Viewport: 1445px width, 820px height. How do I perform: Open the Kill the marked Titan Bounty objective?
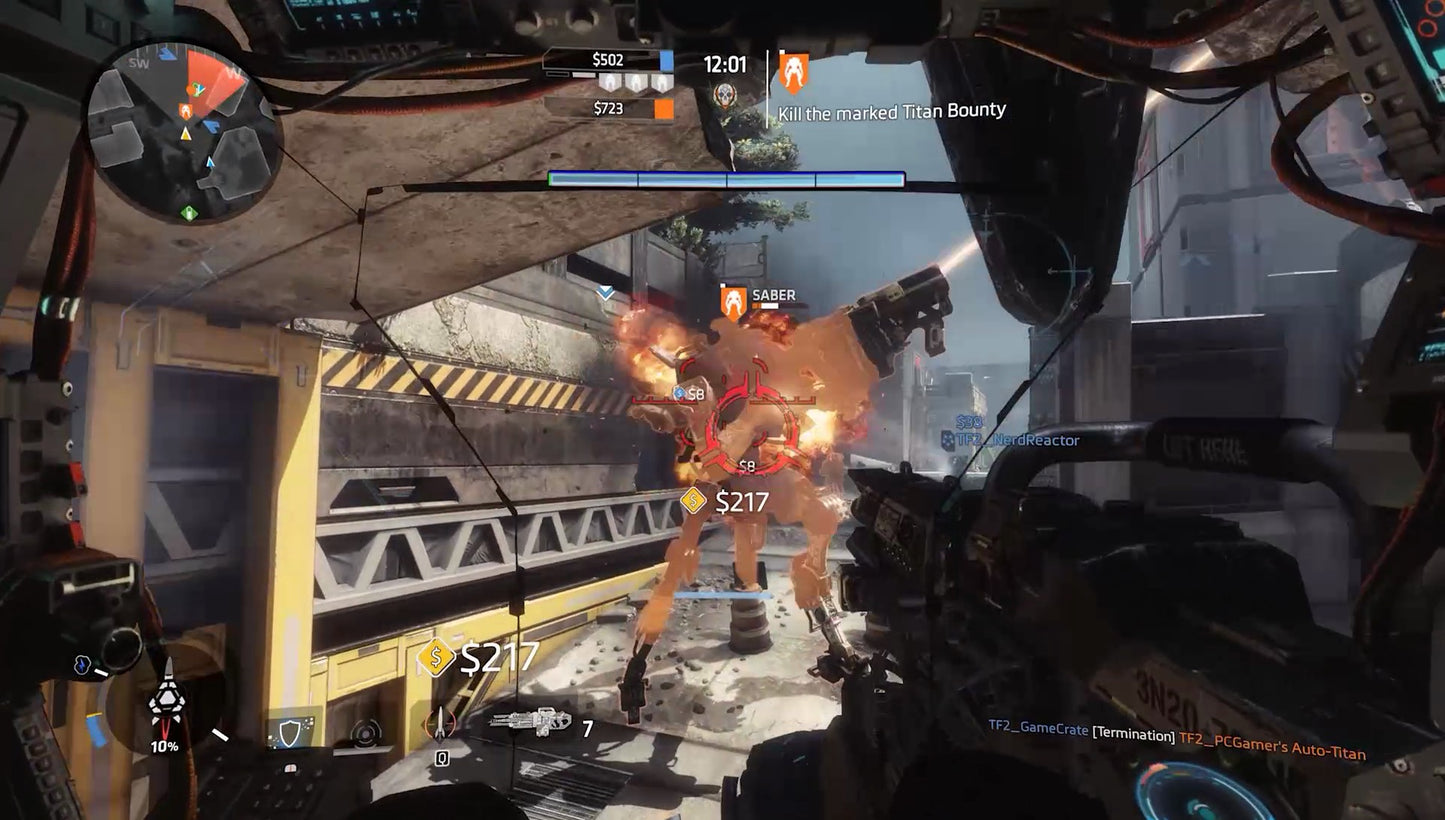click(x=893, y=110)
